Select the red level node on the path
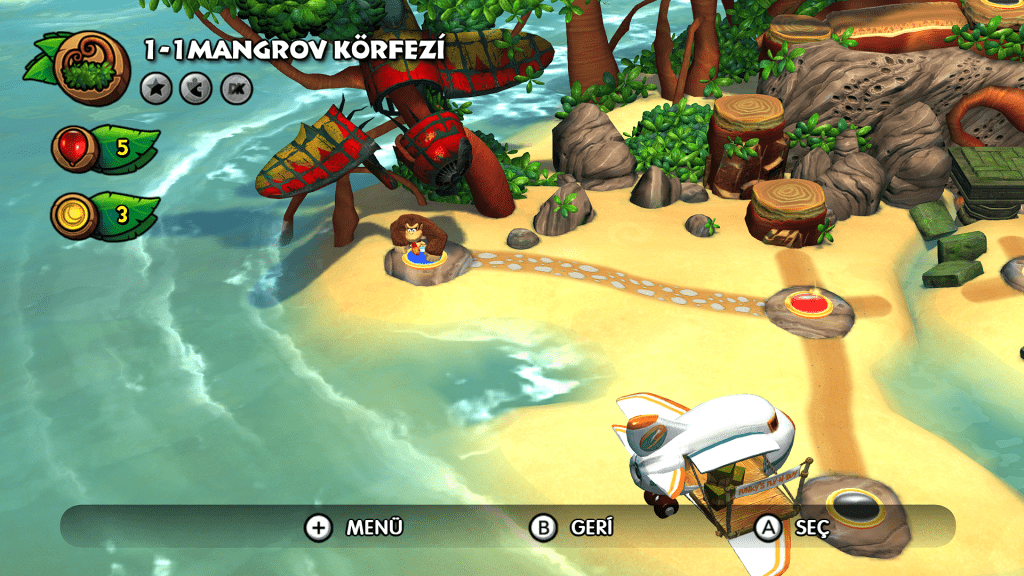Screen dimensions: 1024x576 coord(810,302)
